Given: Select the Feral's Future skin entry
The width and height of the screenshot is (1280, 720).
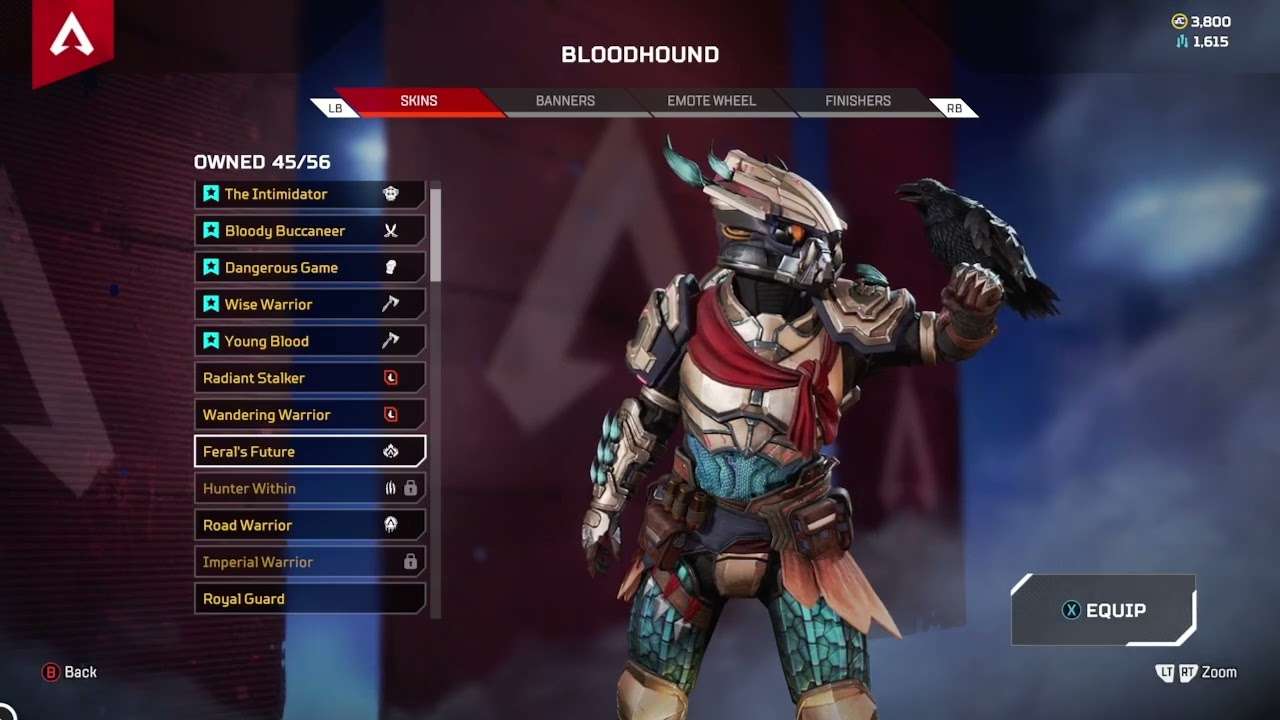Looking at the screenshot, I should click(300, 451).
